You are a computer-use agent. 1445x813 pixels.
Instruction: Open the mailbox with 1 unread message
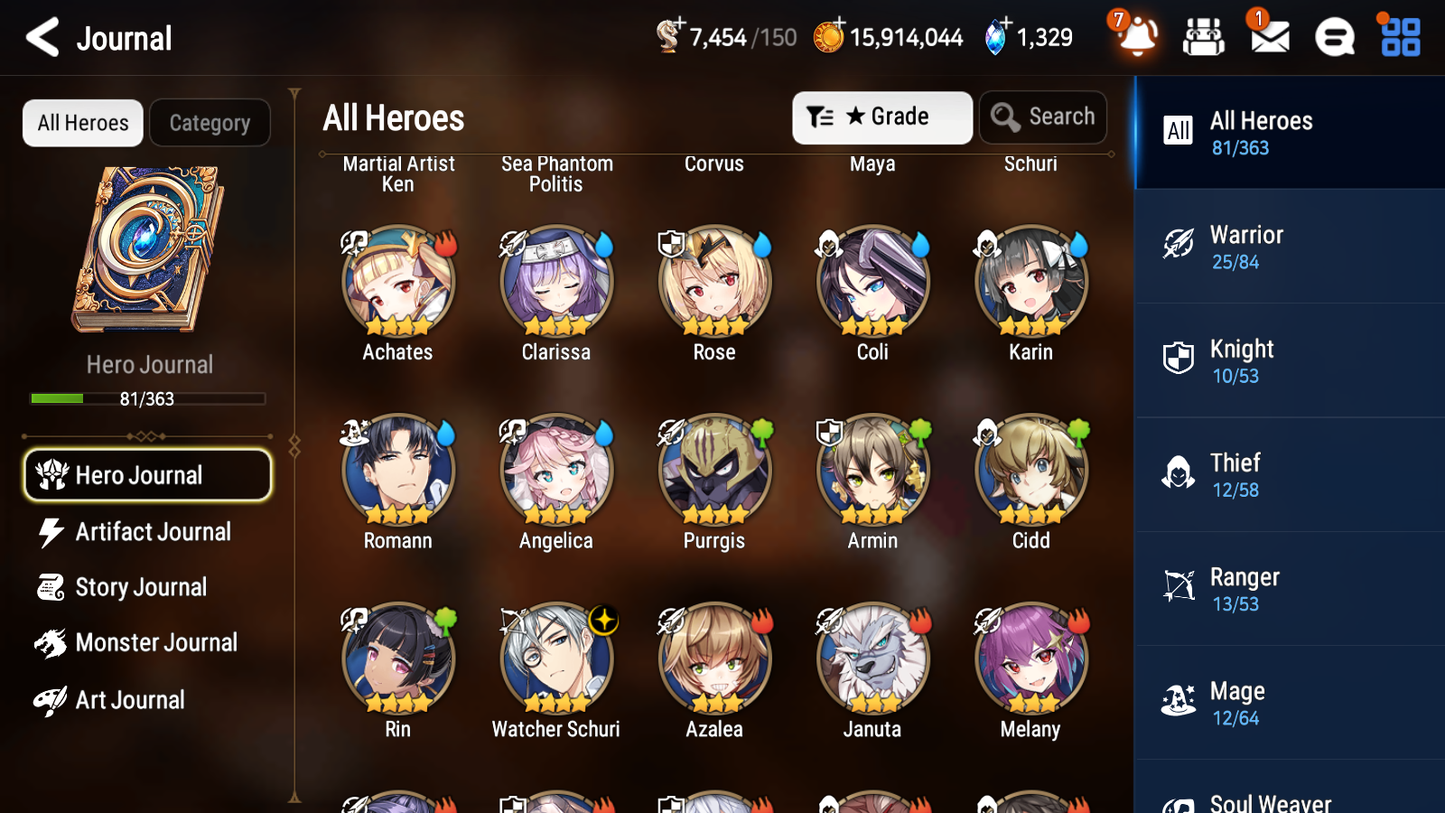[1268, 36]
